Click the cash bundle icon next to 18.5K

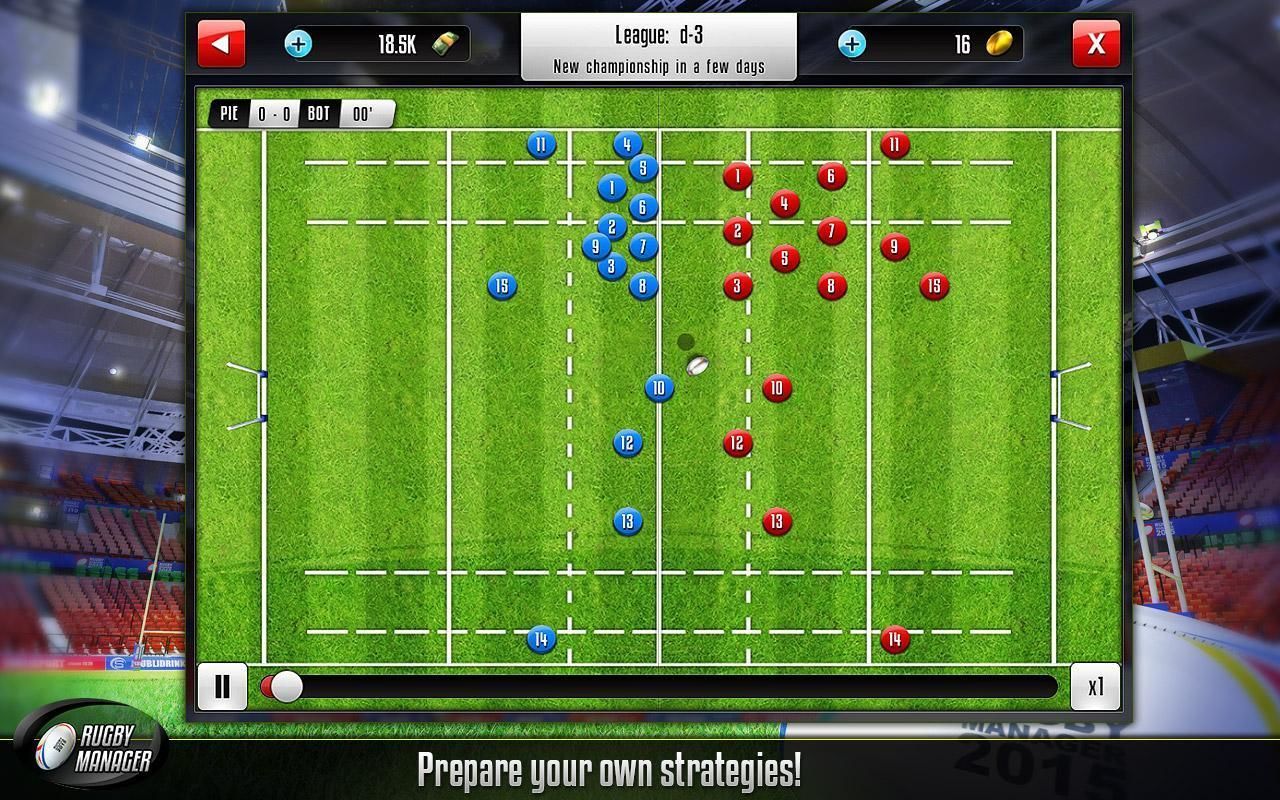click(x=448, y=45)
